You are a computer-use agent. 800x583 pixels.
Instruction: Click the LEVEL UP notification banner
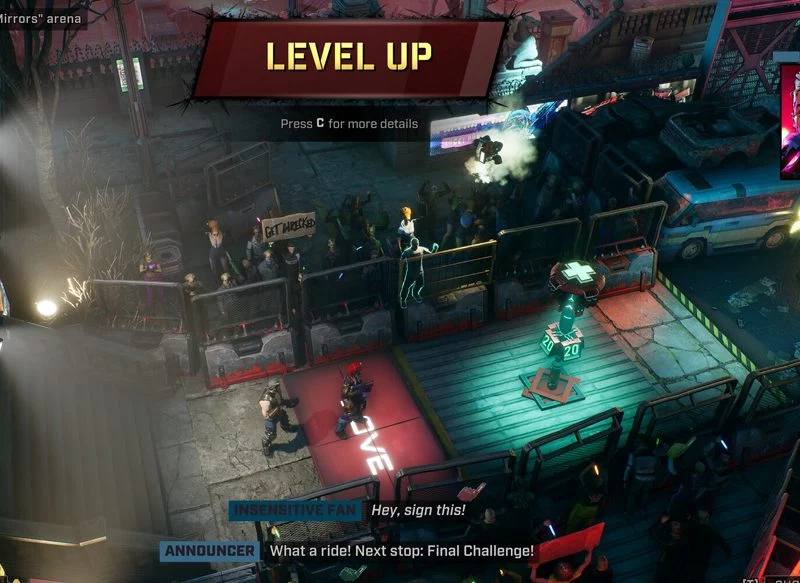click(349, 56)
